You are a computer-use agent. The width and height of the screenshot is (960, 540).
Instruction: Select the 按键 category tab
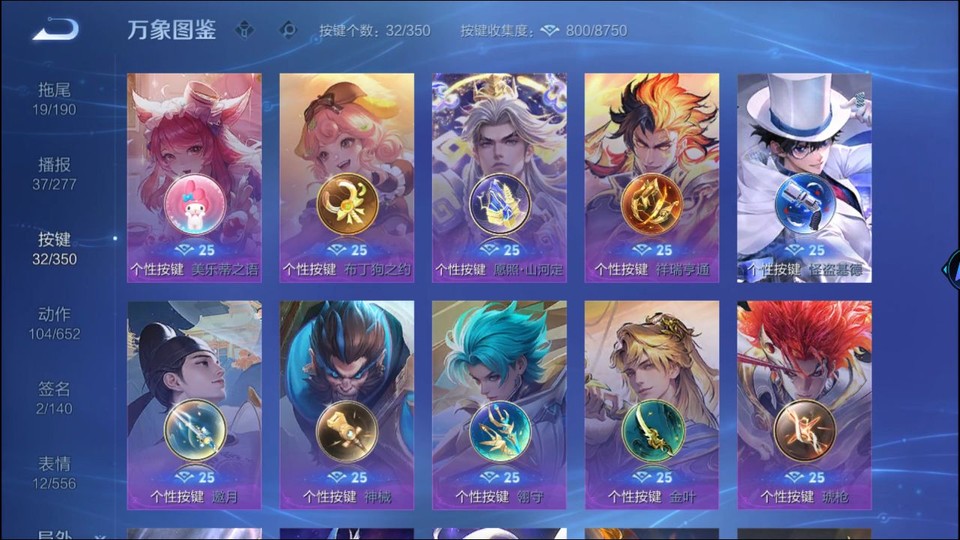coord(54,248)
